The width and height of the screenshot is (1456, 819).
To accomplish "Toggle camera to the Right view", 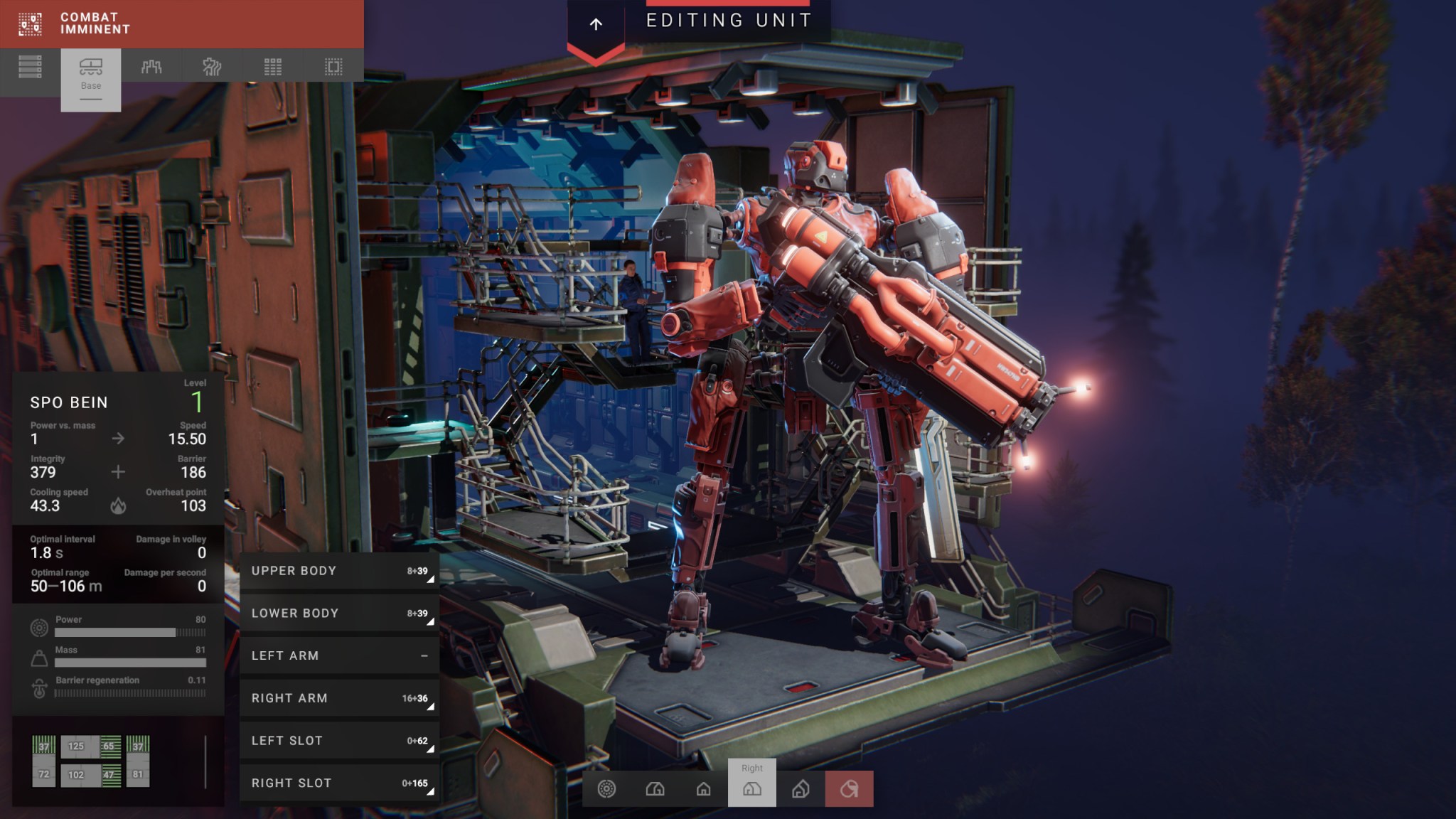I will click(x=752, y=789).
